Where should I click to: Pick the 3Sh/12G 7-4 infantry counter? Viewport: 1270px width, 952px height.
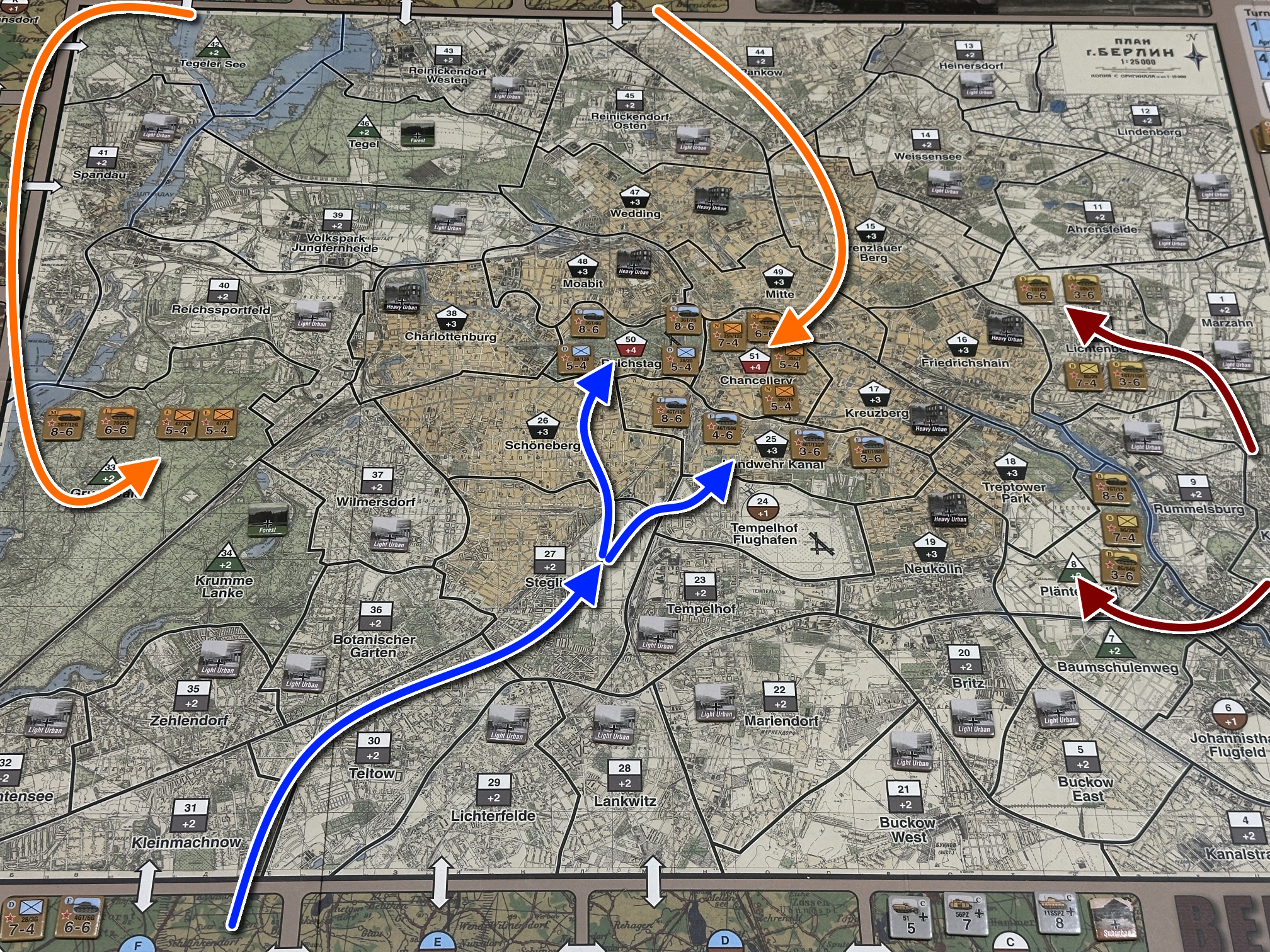pos(728,336)
